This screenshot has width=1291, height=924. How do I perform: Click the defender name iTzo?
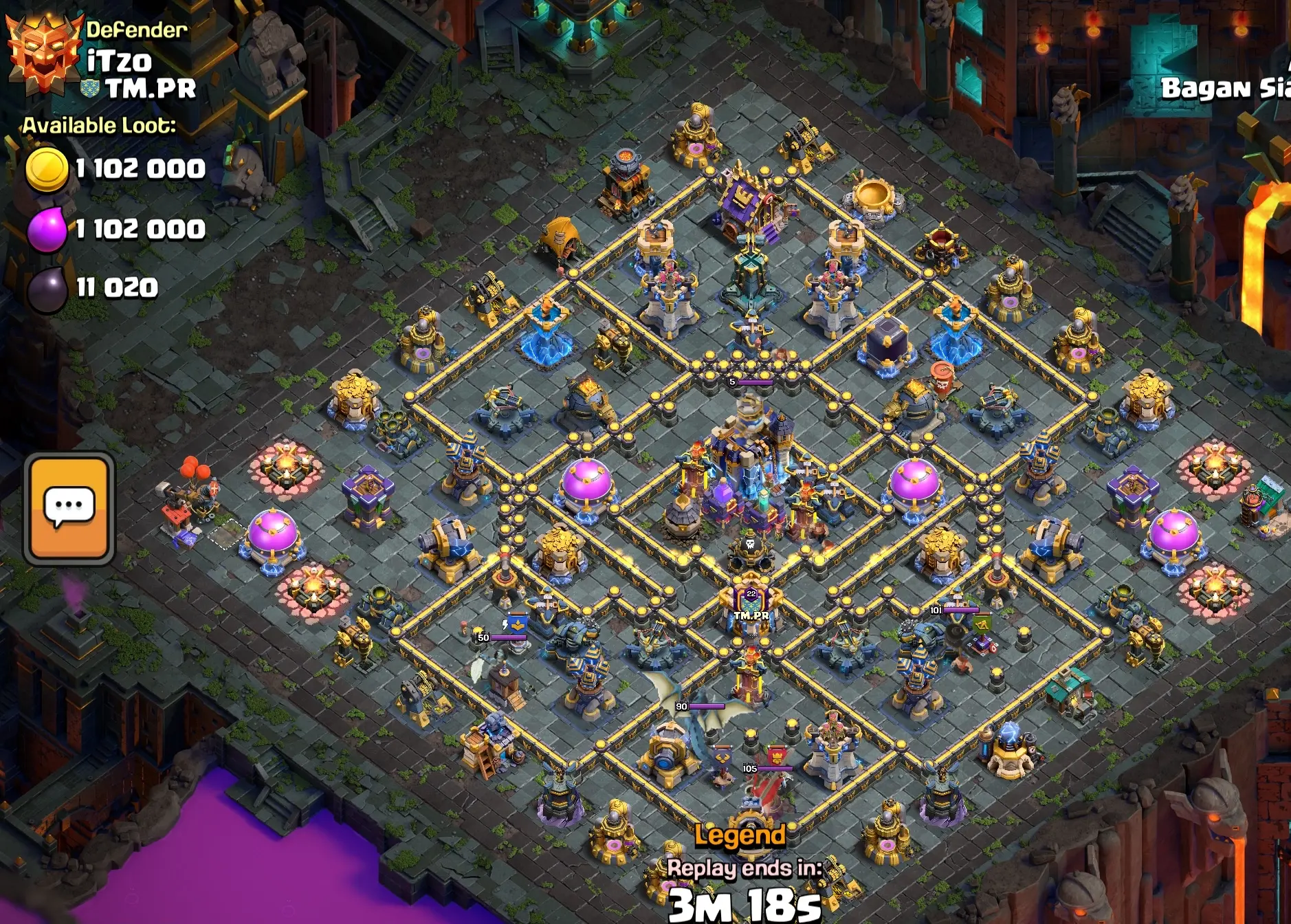[x=120, y=62]
